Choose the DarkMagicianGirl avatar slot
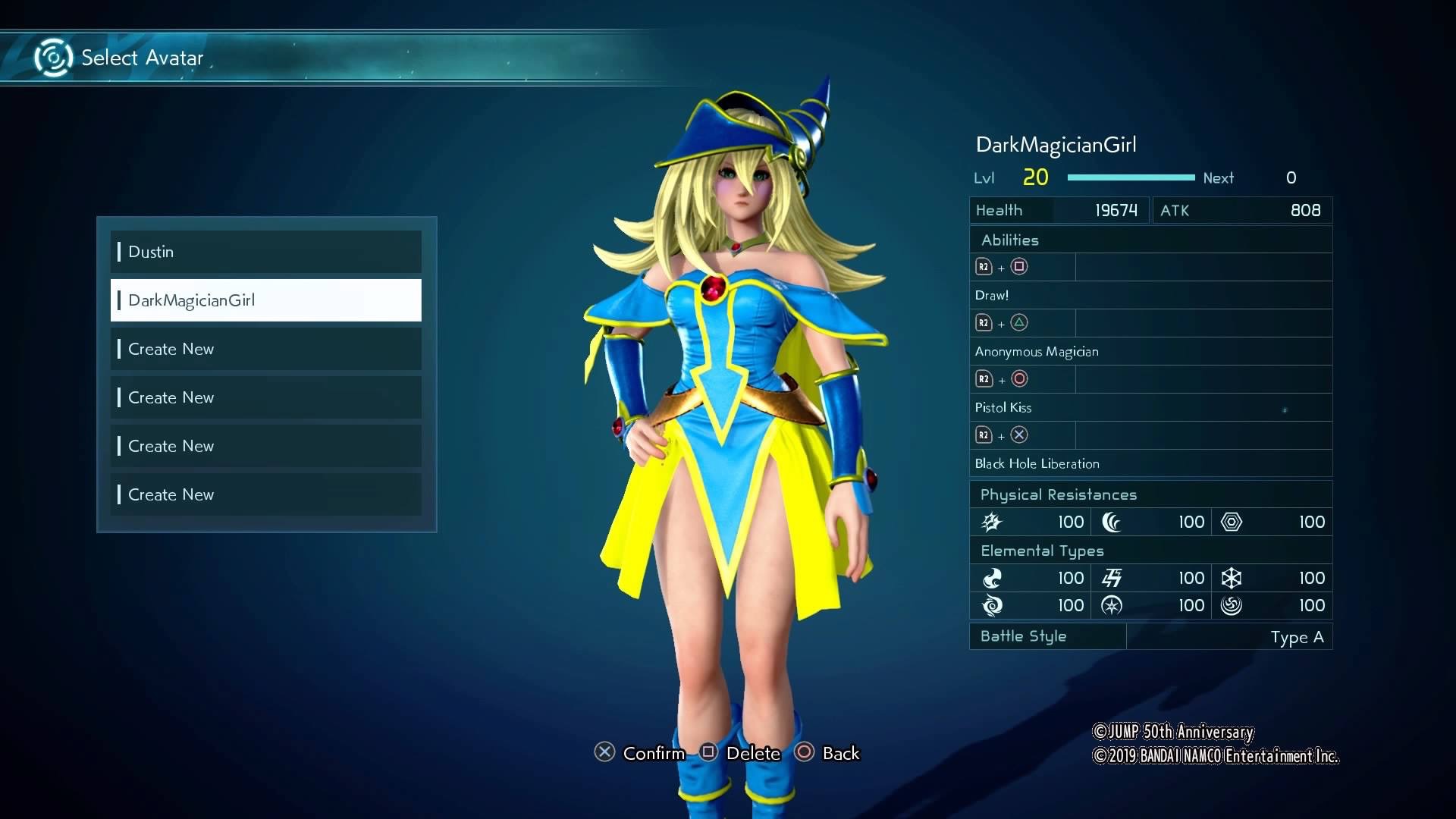 (265, 300)
